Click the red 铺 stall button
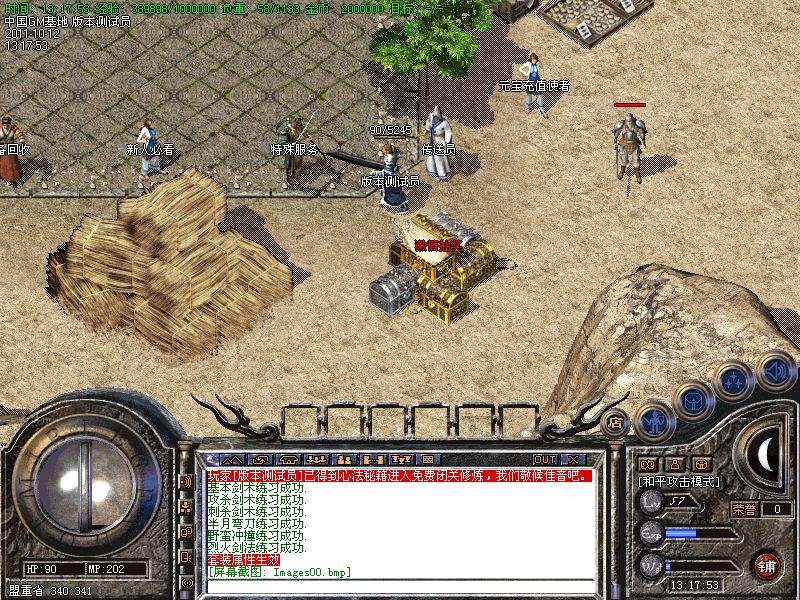The image size is (800, 600). (767, 565)
